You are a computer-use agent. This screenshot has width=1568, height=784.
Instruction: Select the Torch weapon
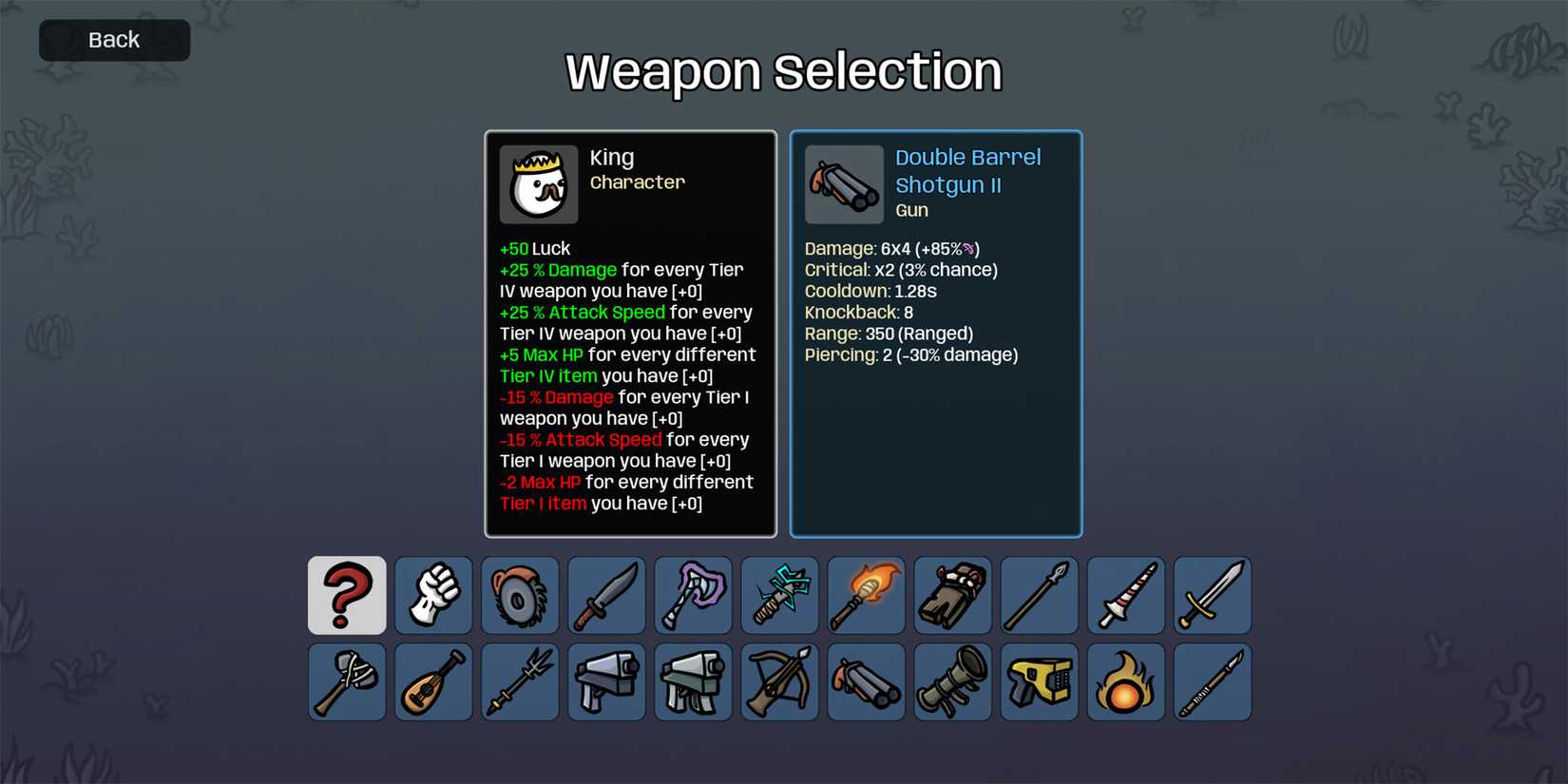coord(865,596)
